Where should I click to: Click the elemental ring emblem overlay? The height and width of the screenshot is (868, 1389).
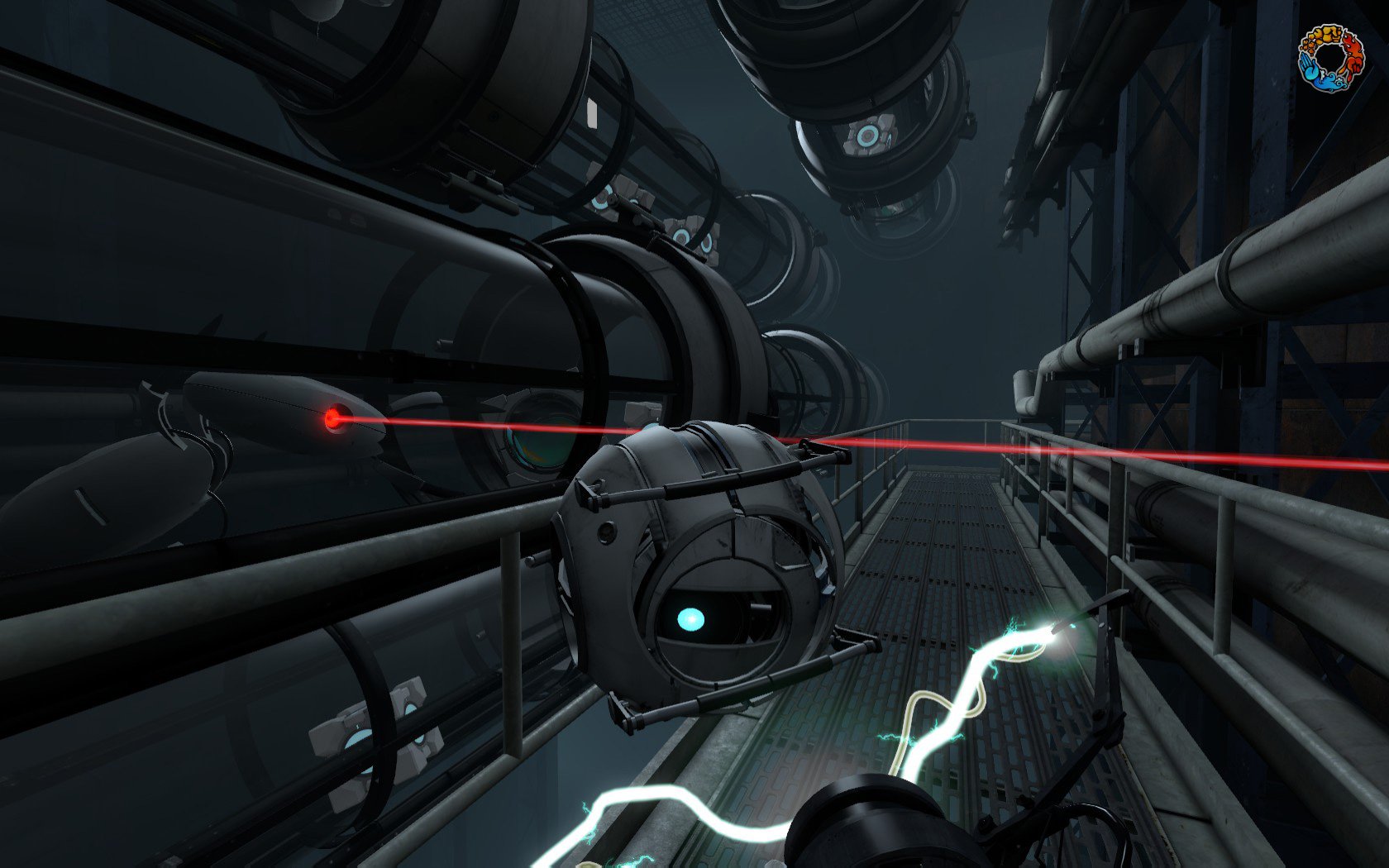click(x=1330, y=58)
